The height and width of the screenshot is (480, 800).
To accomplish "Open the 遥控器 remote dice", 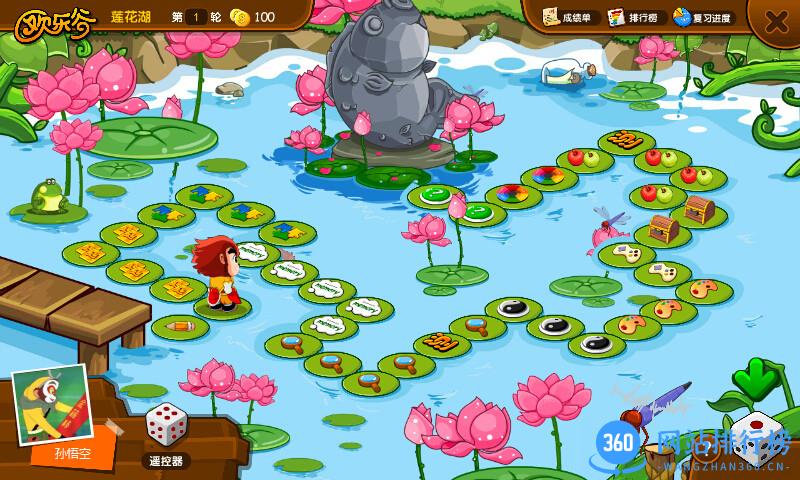I will coord(164,434).
